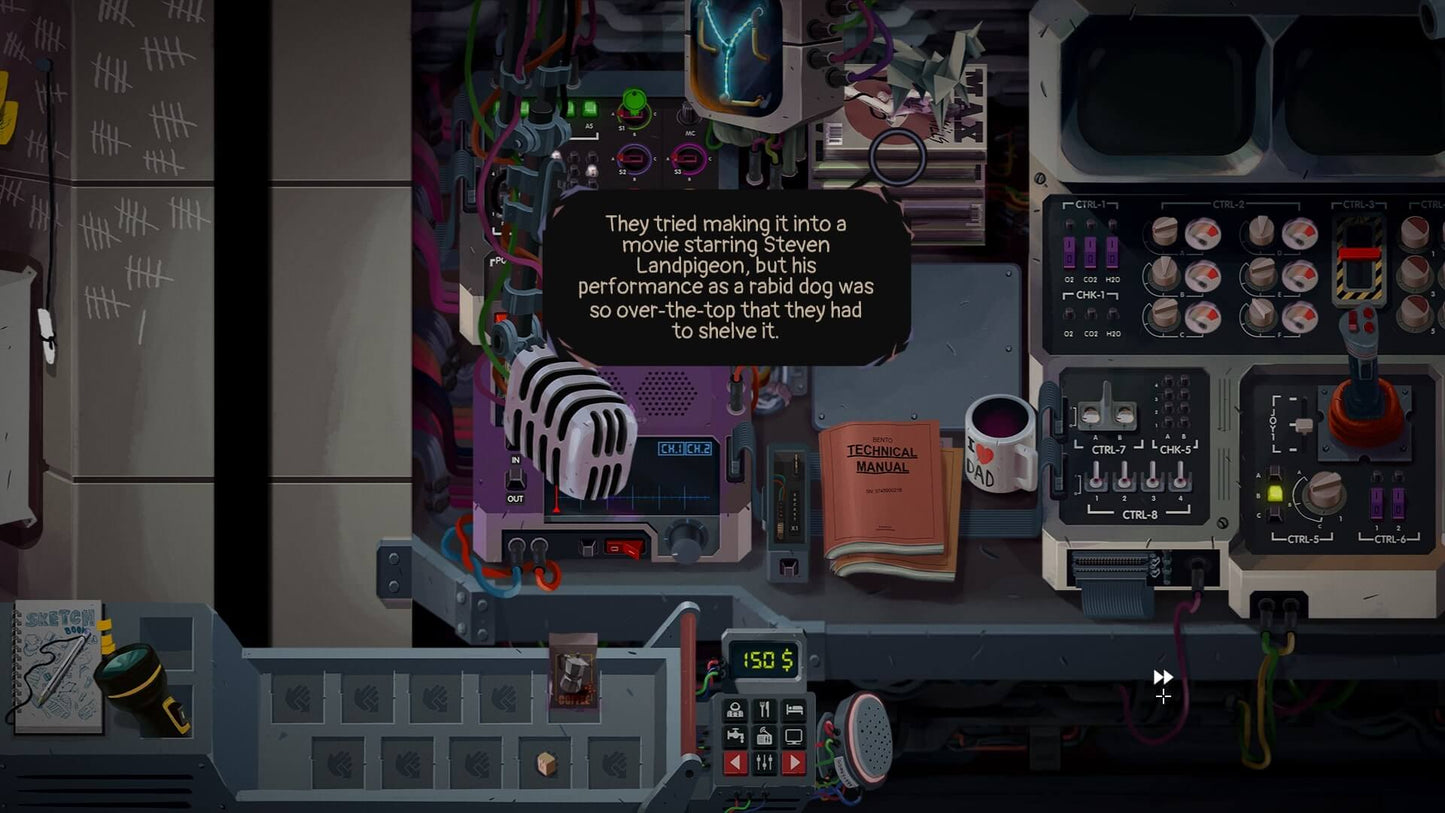Flip CTRL-8 toggle switch number 1
This screenshot has width=1445, height=813.
1096,477
